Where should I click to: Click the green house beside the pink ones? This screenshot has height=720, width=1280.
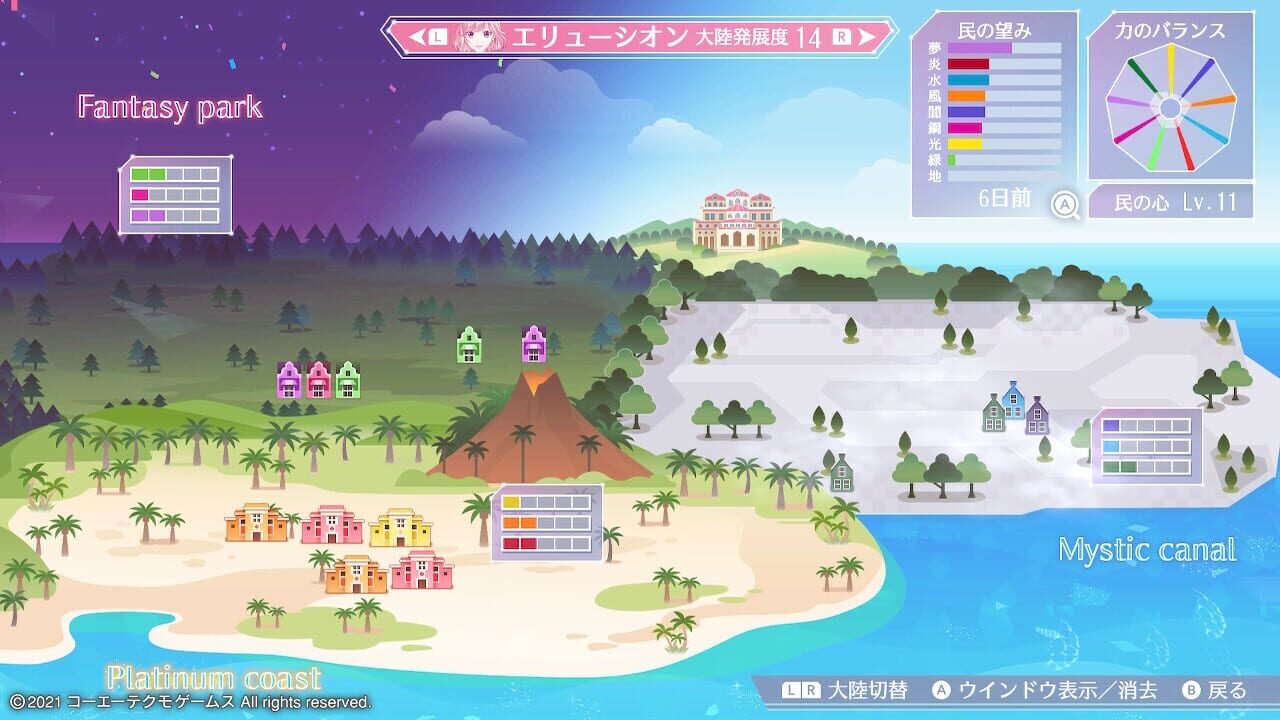(x=347, y=378)
